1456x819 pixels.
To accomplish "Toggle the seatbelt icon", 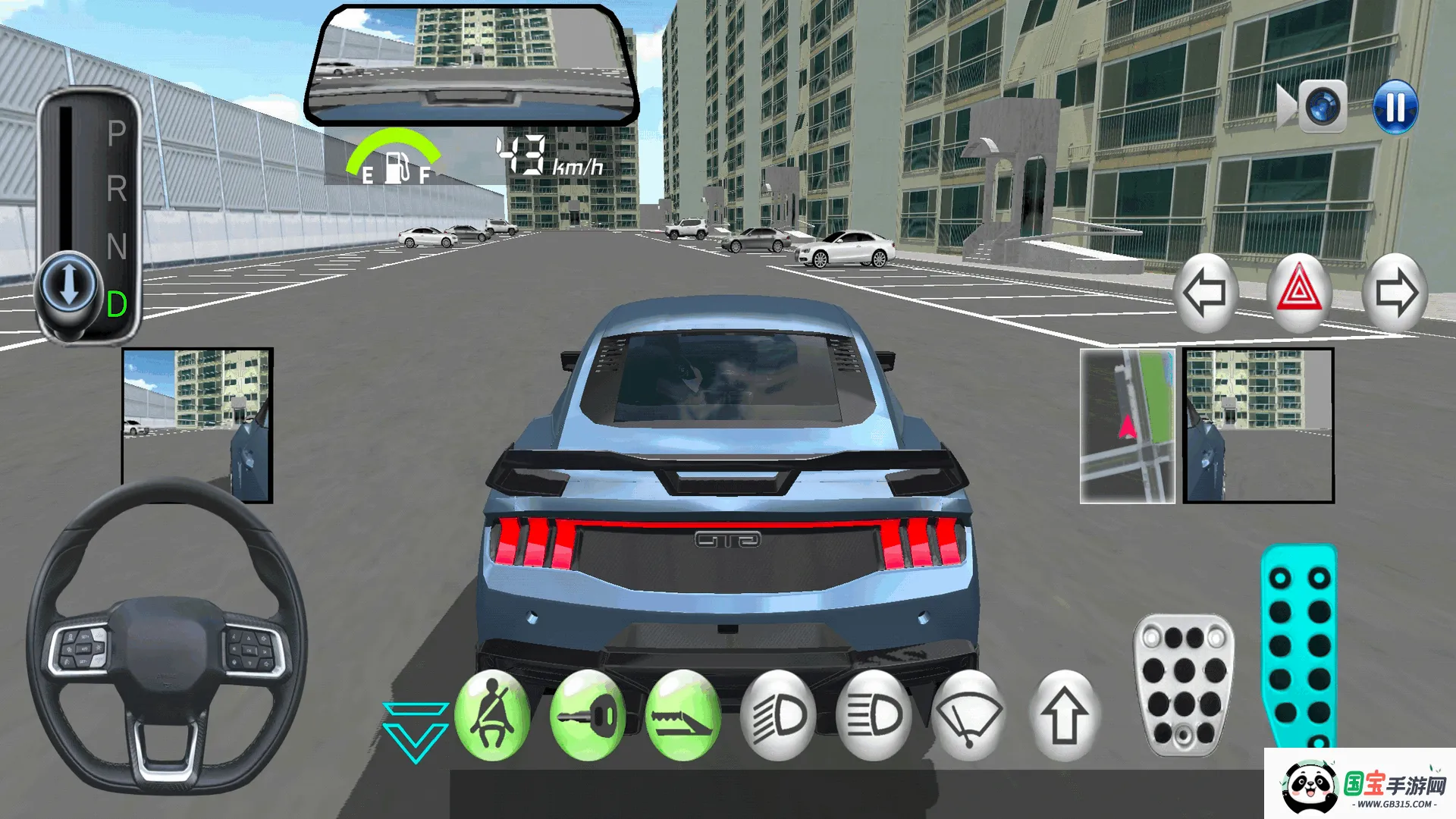I will tap(494, 717).
